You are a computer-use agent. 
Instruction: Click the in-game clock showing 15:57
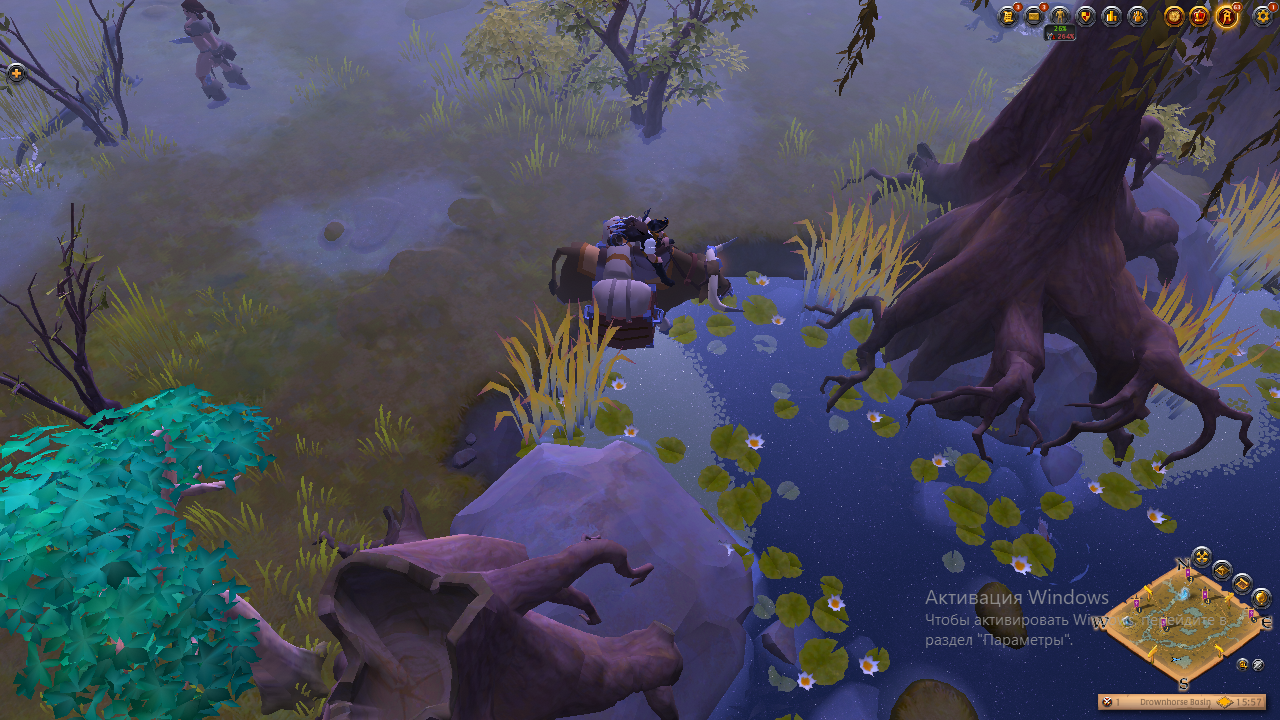point(1249,701)
